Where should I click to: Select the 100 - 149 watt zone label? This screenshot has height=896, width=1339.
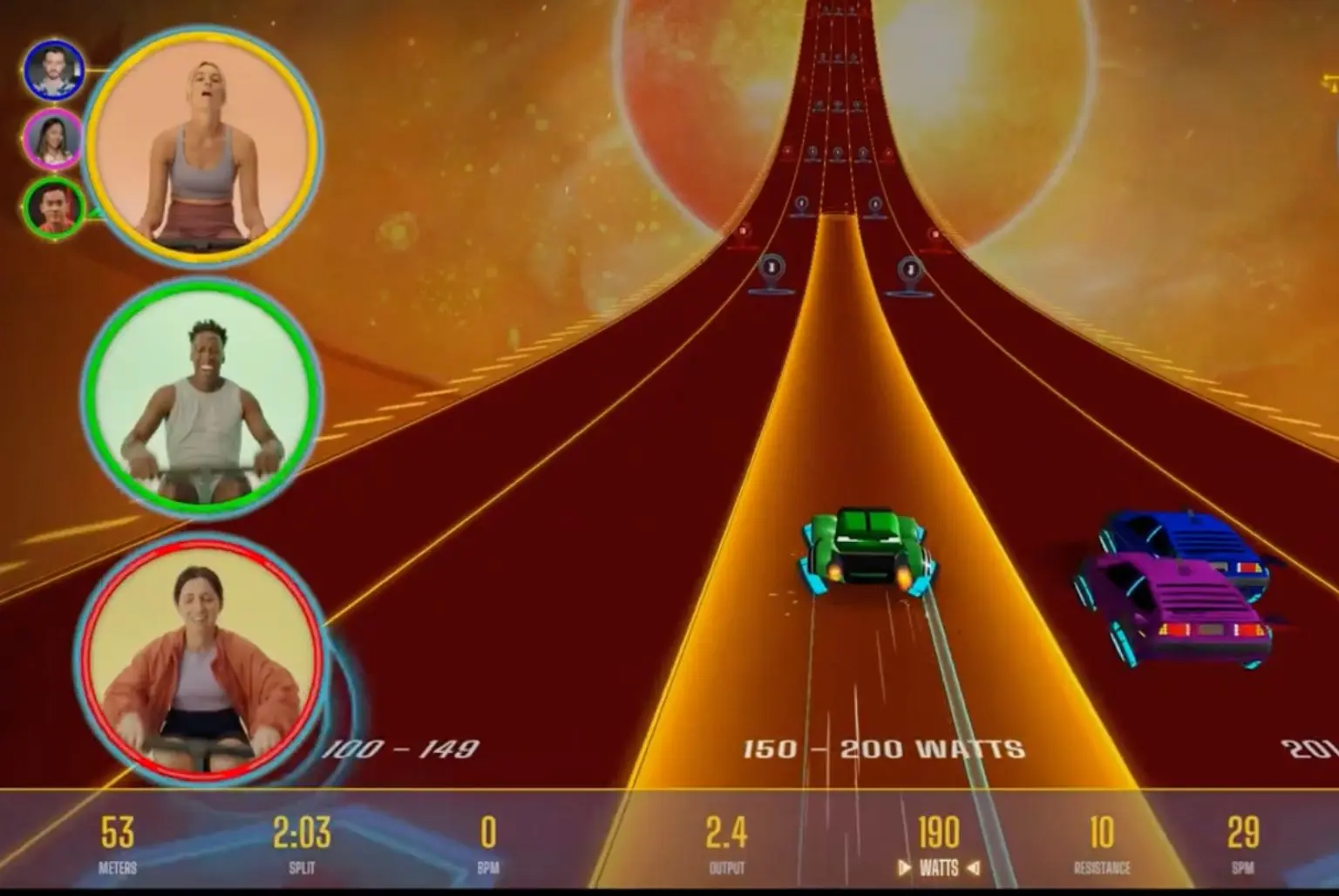(x=403, y=747)
